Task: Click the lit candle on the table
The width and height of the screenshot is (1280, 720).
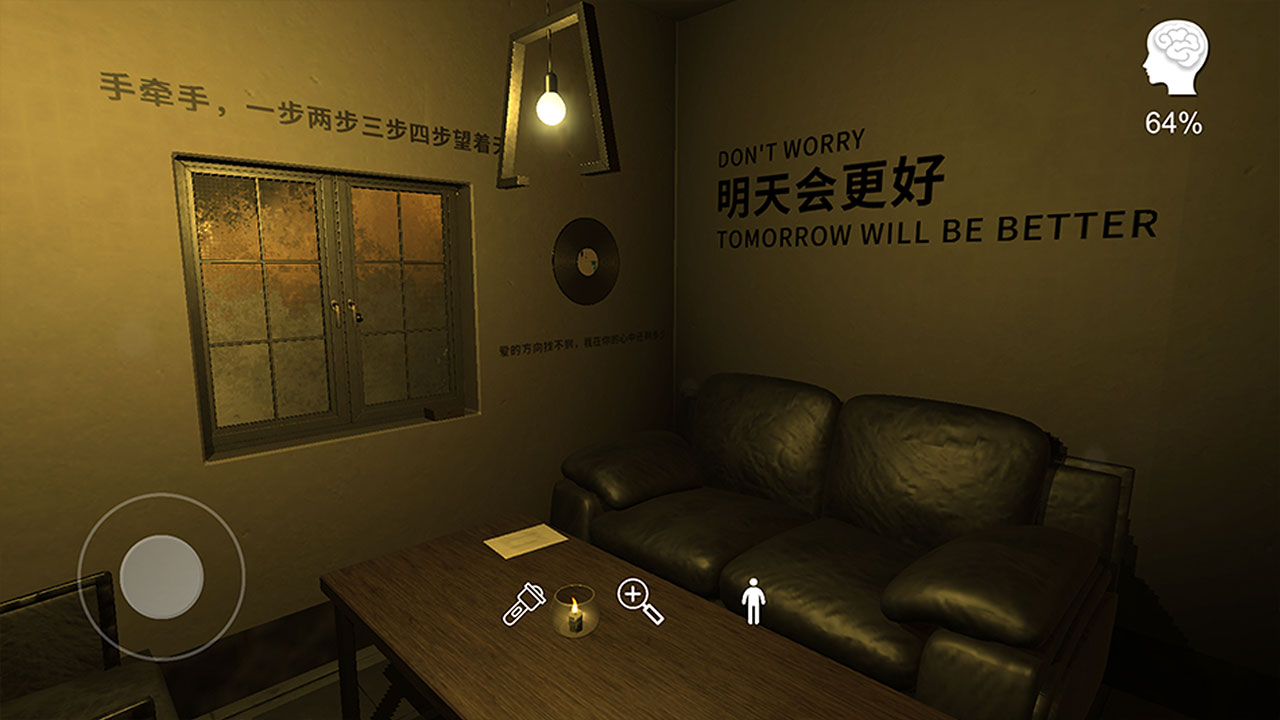Action: click(x=575, y=615)
